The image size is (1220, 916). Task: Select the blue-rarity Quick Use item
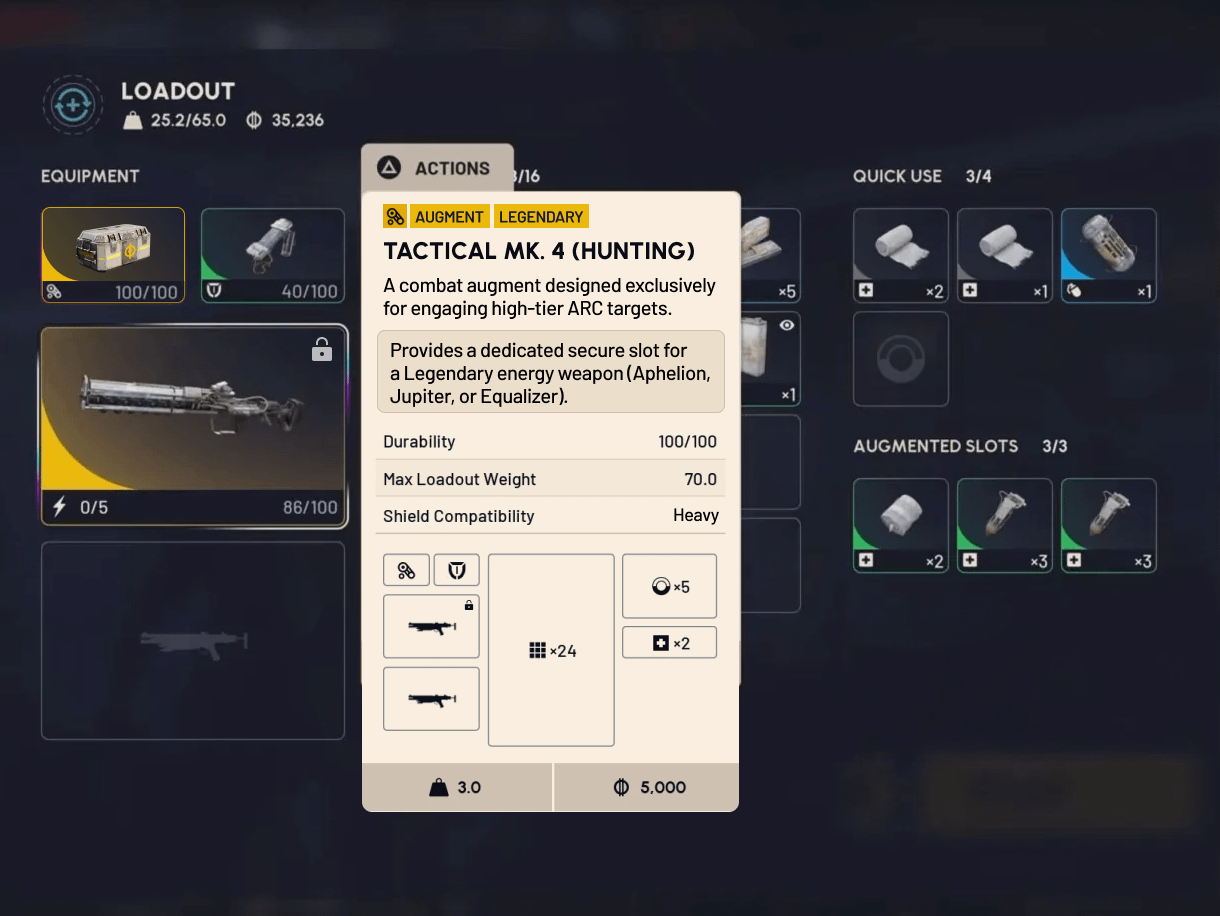[x=1108, y=254]
